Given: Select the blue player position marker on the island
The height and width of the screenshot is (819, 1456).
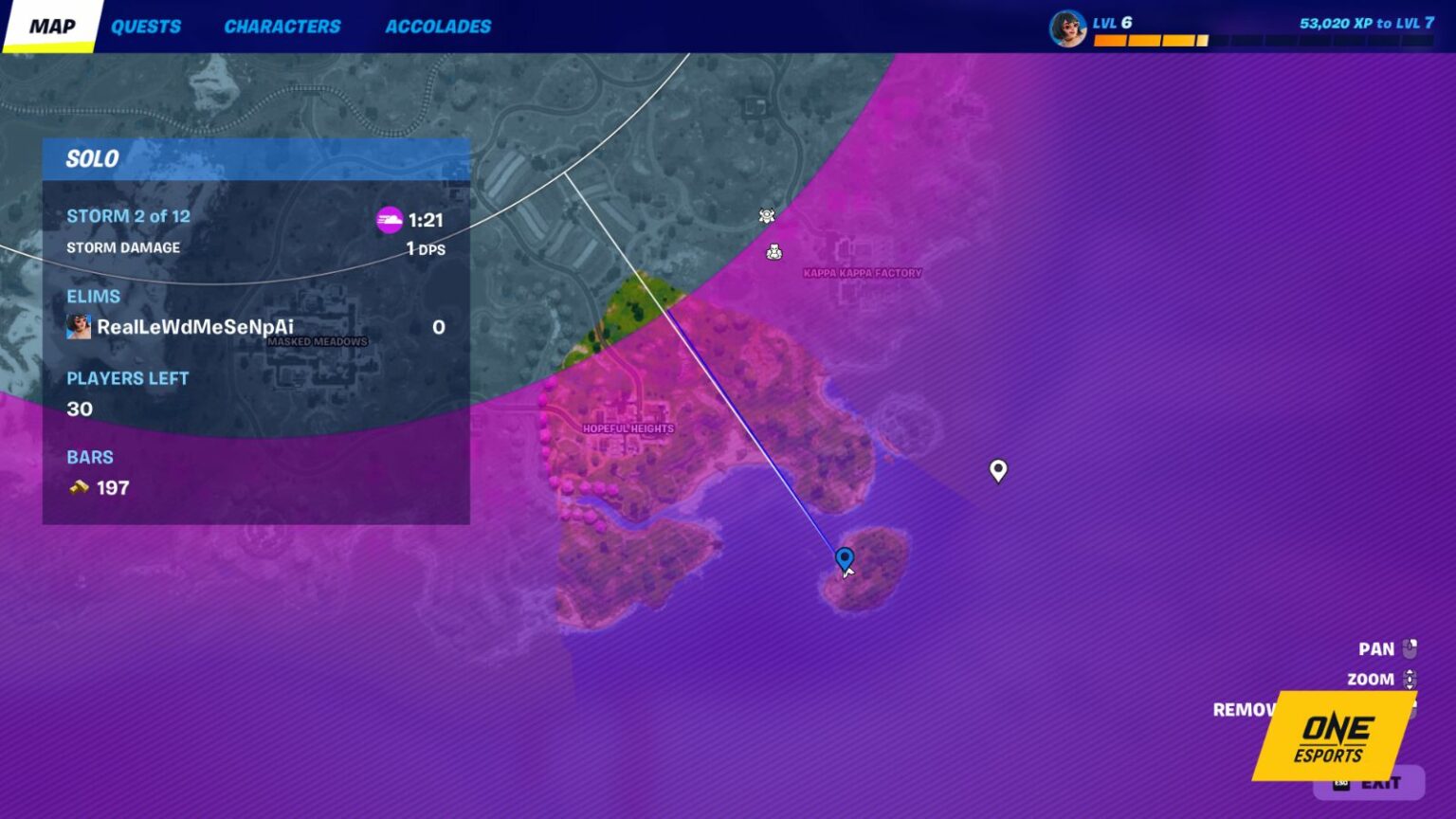Looking at the screenshot, I should tap(842, 558).
